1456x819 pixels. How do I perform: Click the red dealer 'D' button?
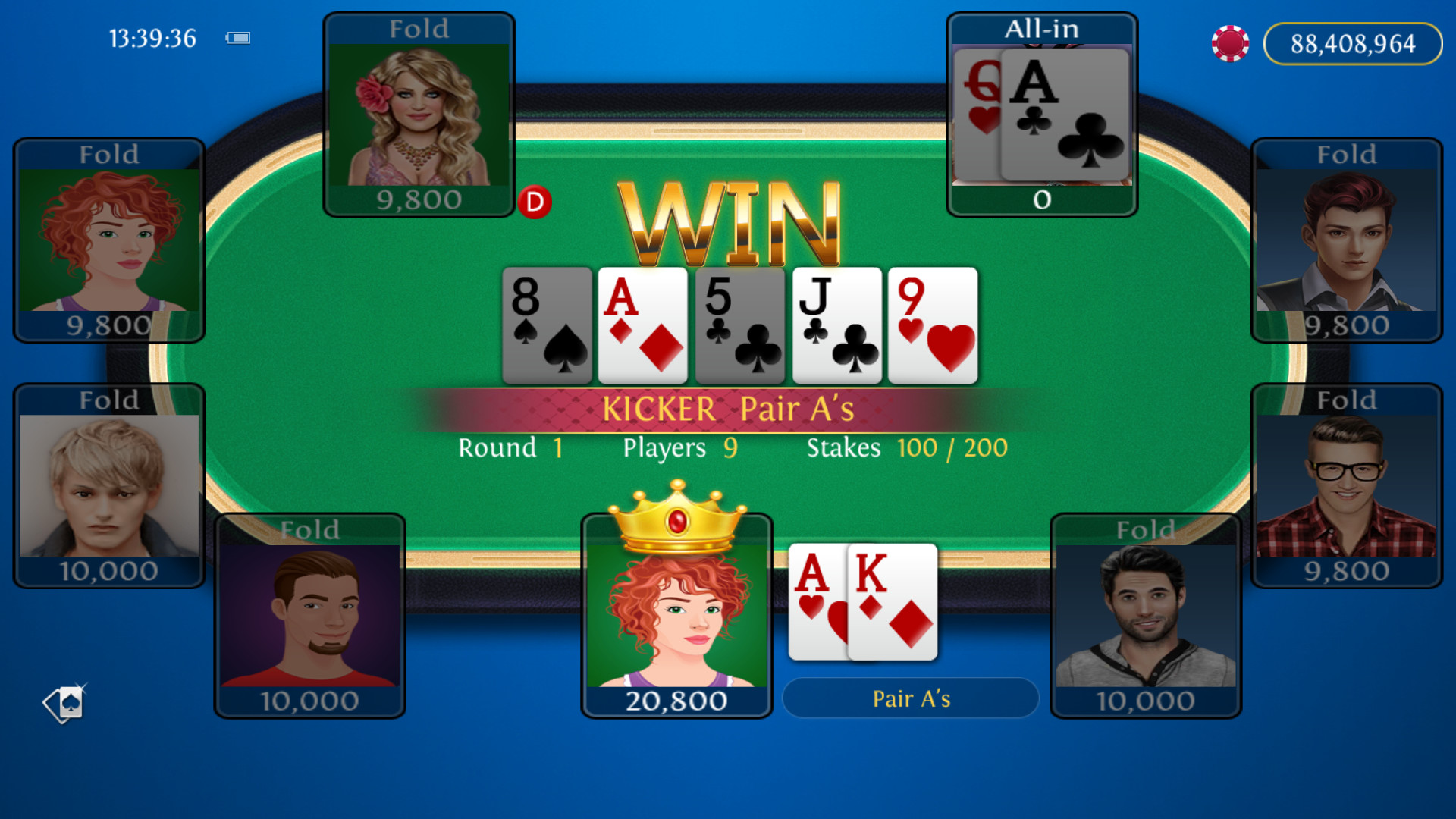point(535,201)
